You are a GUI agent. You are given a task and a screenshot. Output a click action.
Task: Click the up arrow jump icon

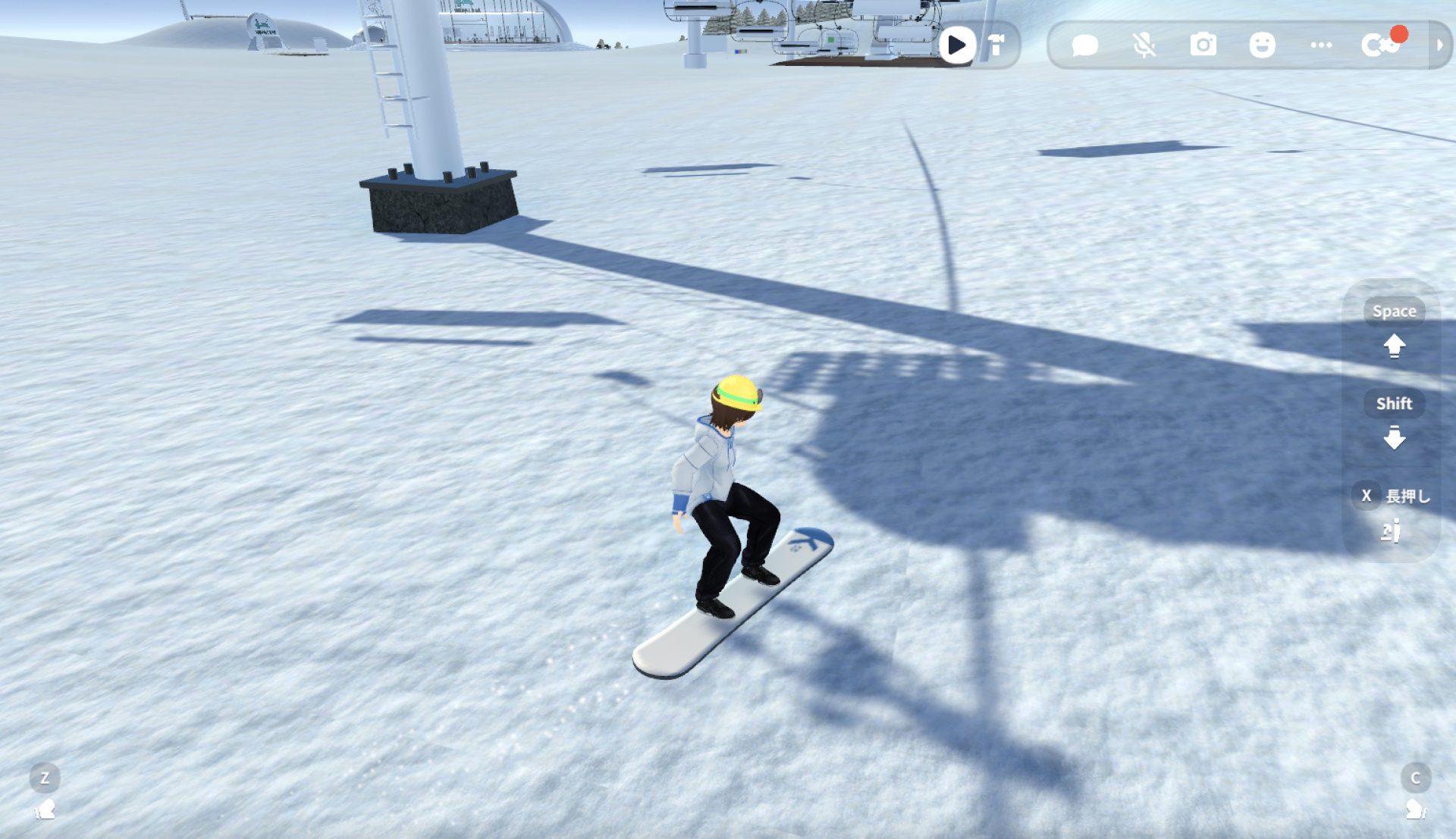(1394, 346)
